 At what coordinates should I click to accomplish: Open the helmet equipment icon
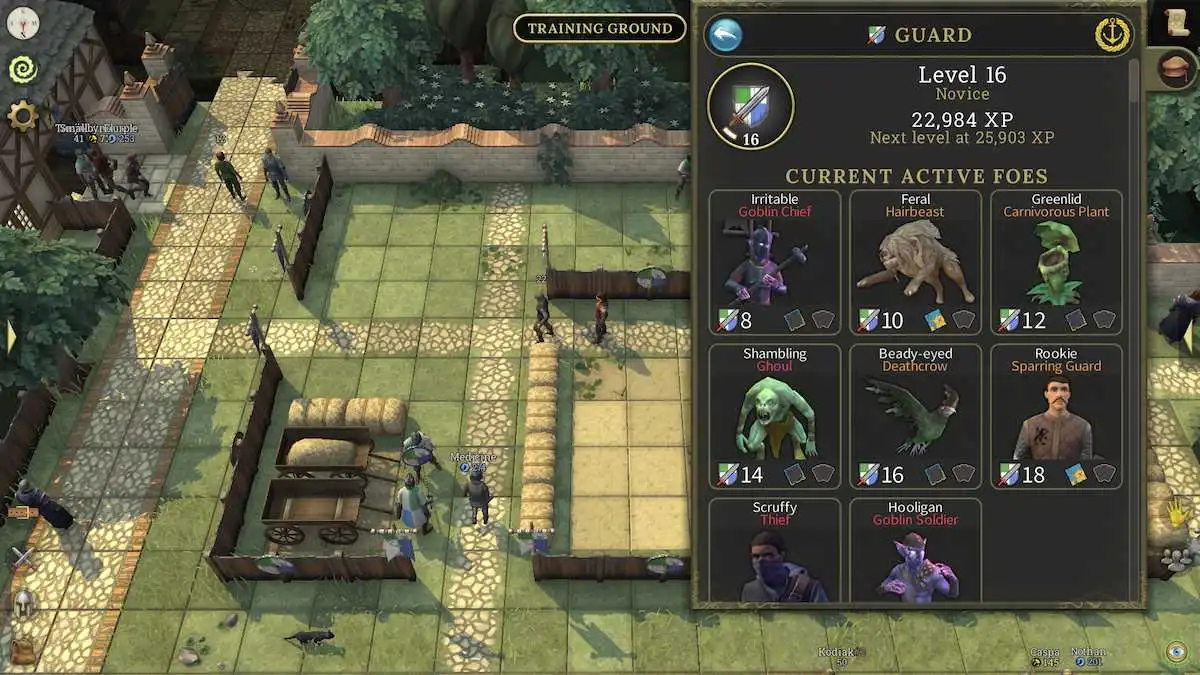point(22,603)
